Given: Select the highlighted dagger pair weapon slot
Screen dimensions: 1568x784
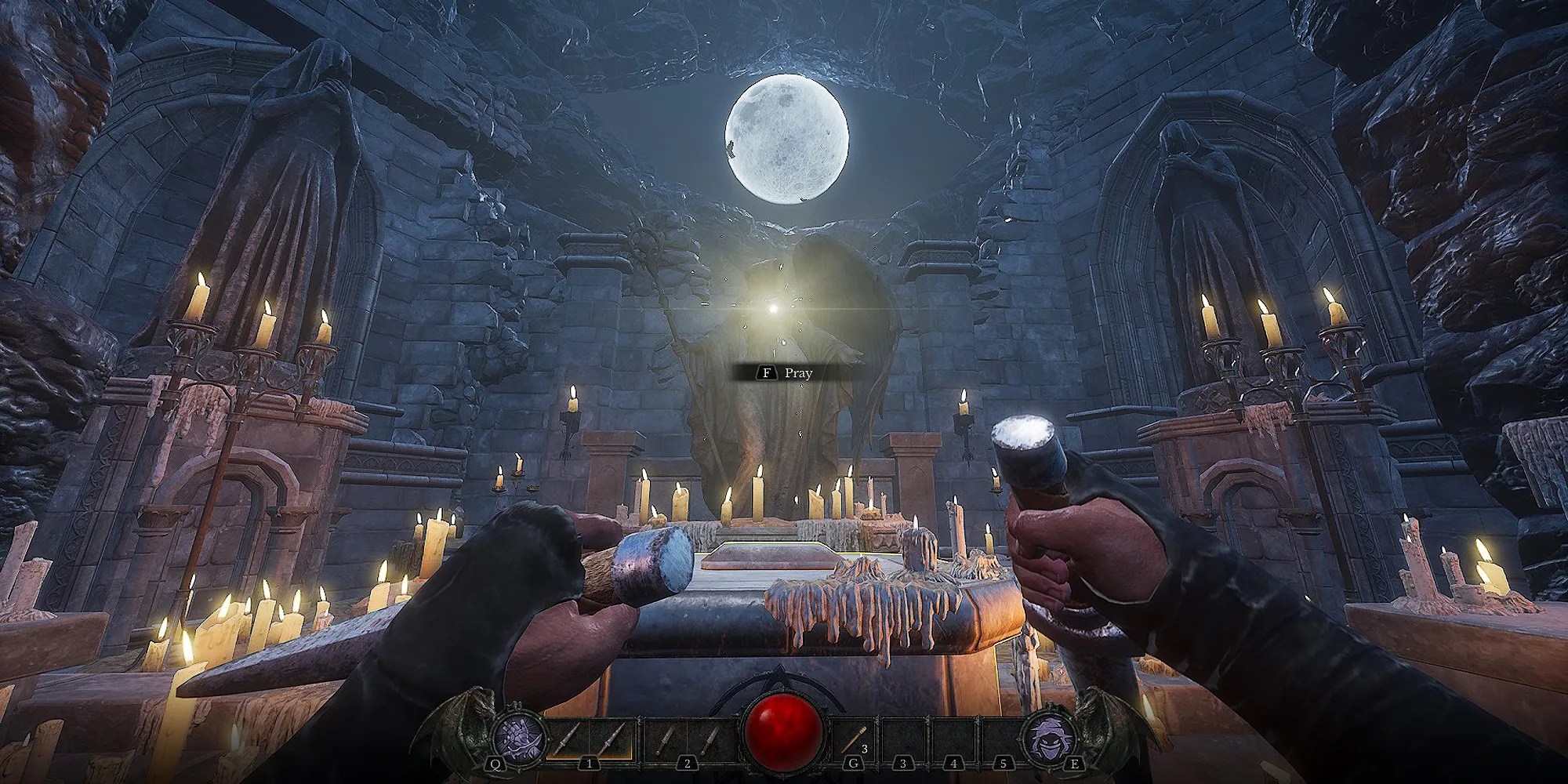Looking at the screenshot, I should click(x=588, y=739).
